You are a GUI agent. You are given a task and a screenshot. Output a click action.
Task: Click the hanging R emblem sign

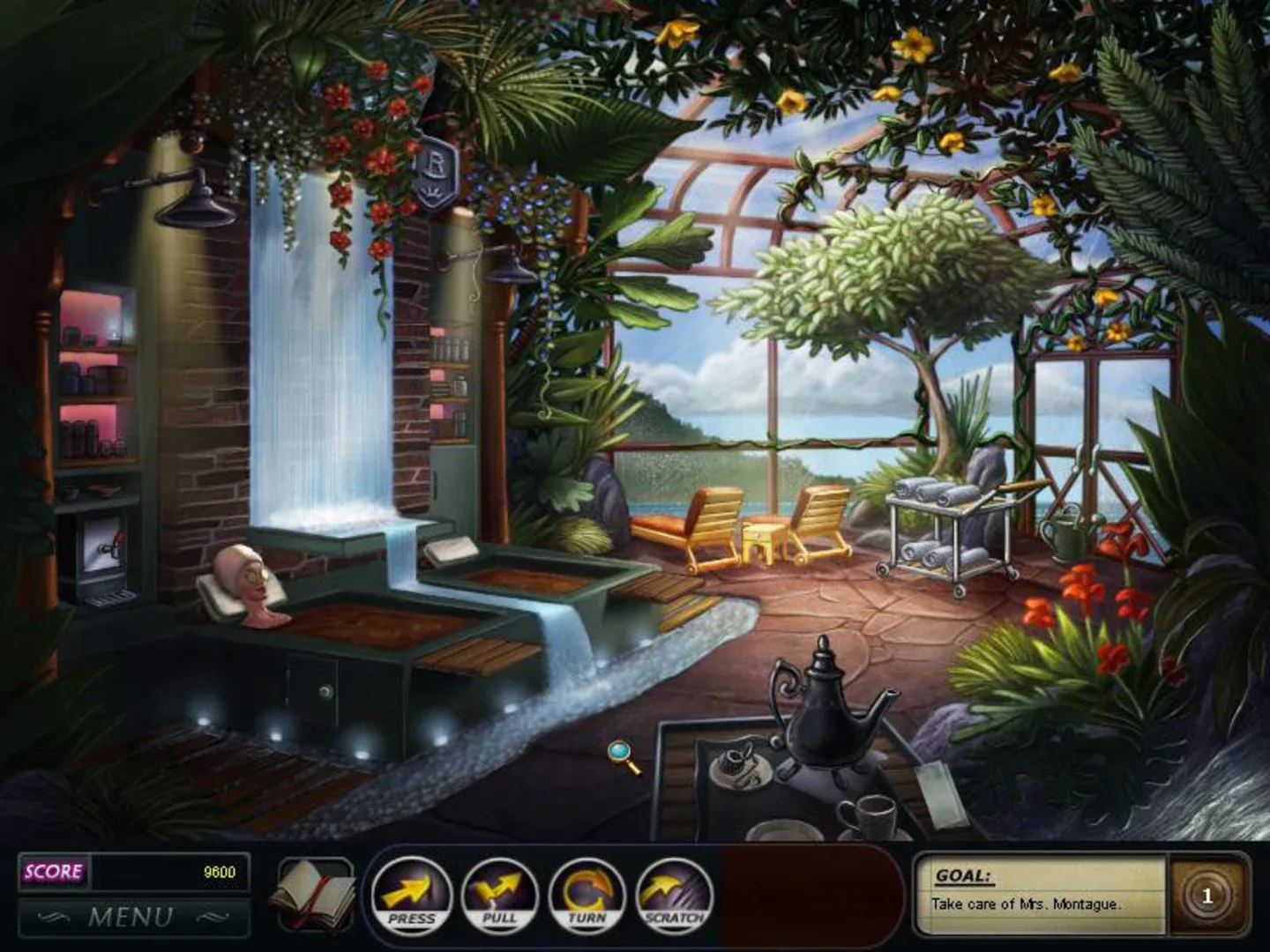click(437, 169)
